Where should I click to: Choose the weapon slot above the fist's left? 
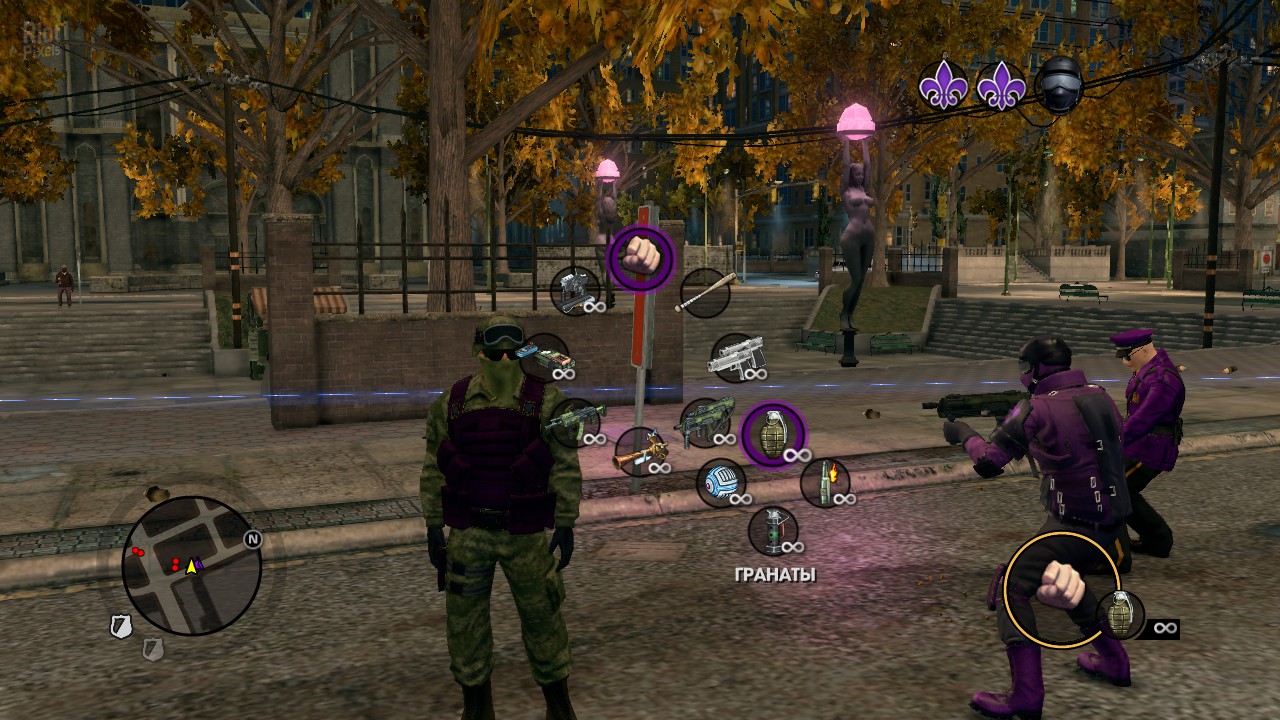[575, 291]
